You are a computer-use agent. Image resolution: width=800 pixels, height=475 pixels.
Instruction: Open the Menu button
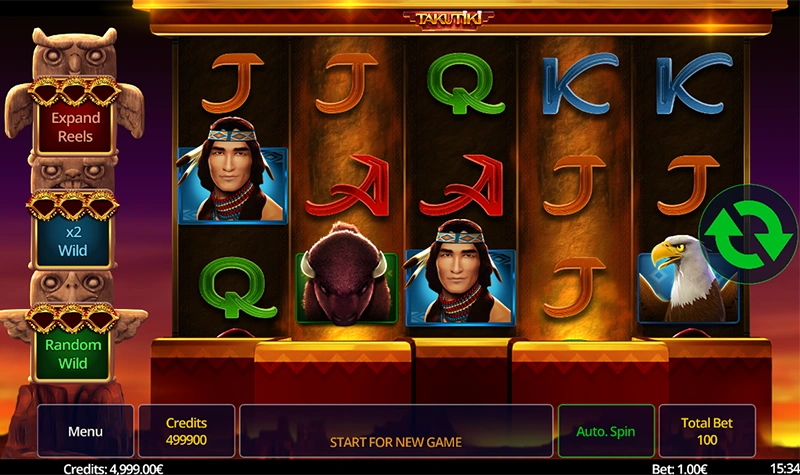(x=85, y=432)
